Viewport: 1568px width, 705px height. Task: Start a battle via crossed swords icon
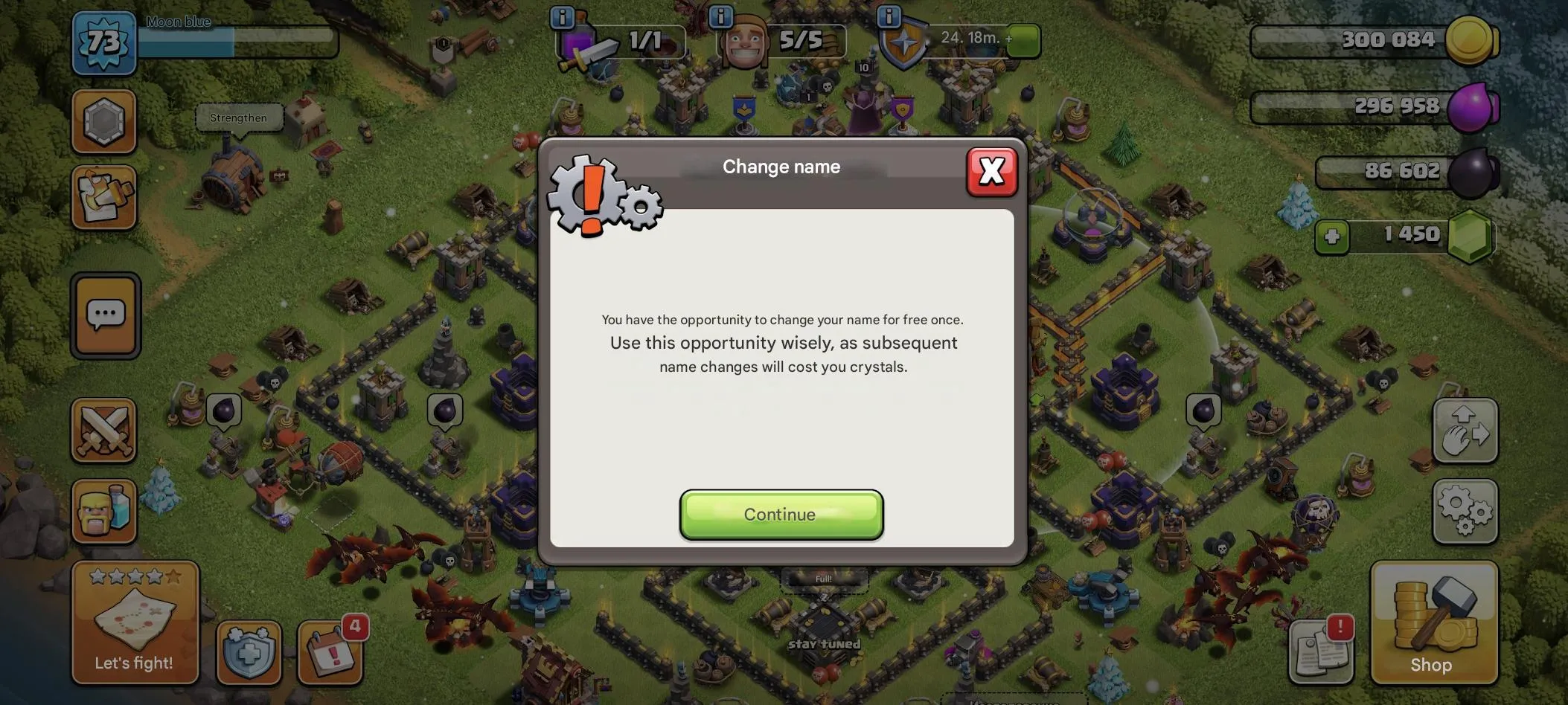click(104, 430)
